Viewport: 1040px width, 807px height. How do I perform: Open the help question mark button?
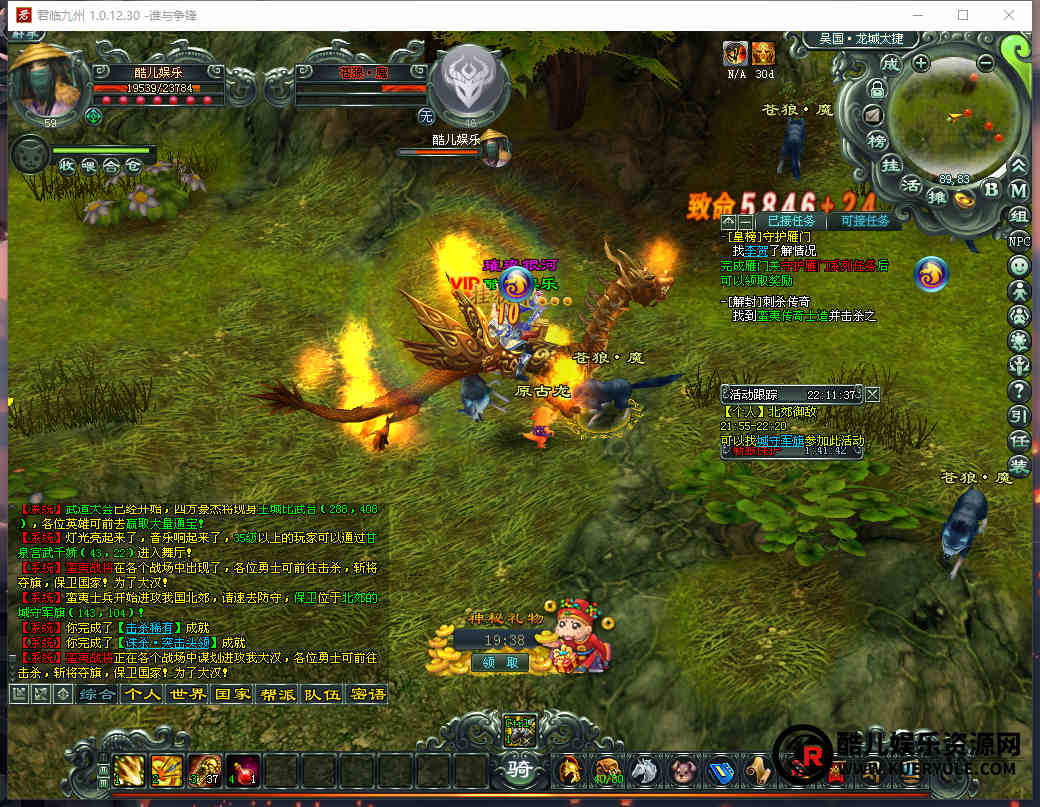tap(1019, 391)
